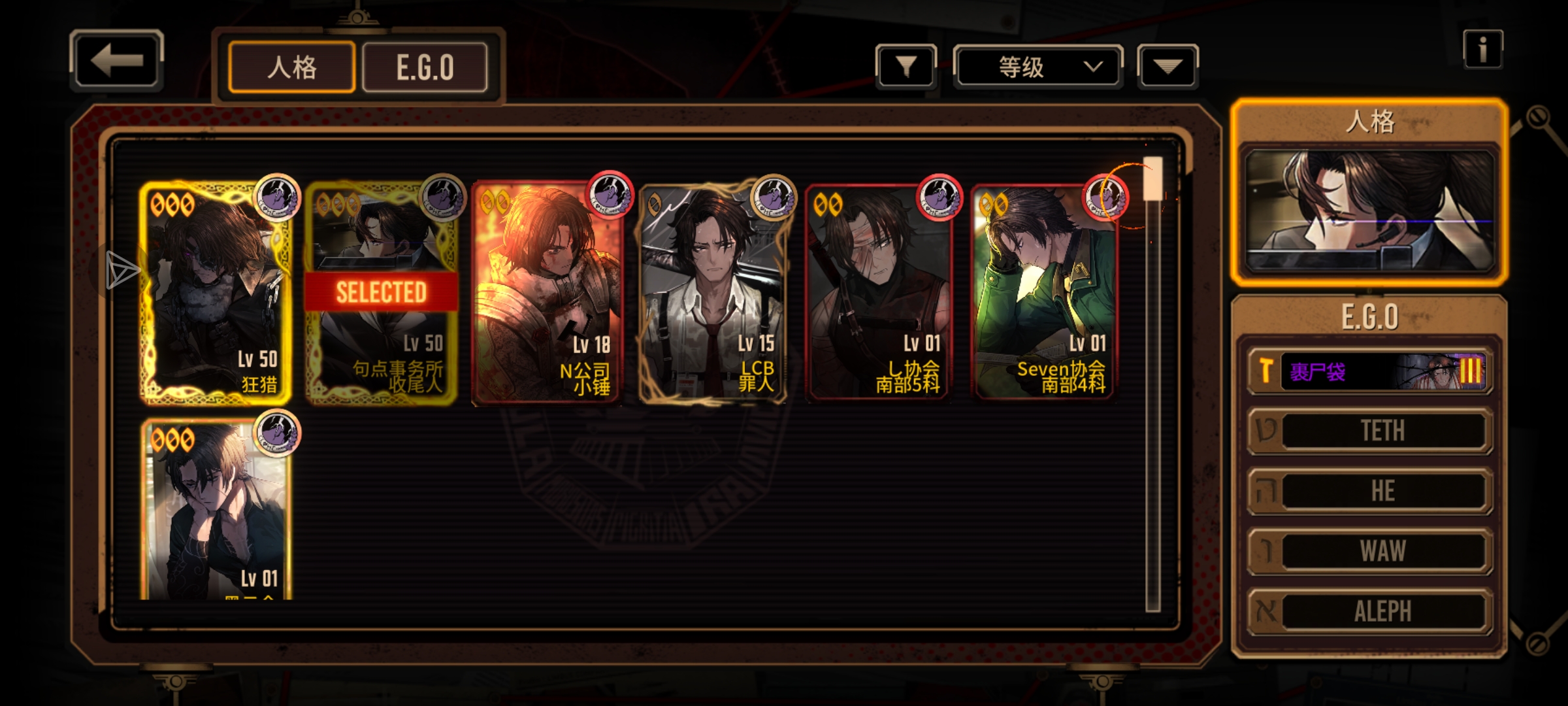
Task: Switch to the 人格 tab
Action: tap(291, 67)
